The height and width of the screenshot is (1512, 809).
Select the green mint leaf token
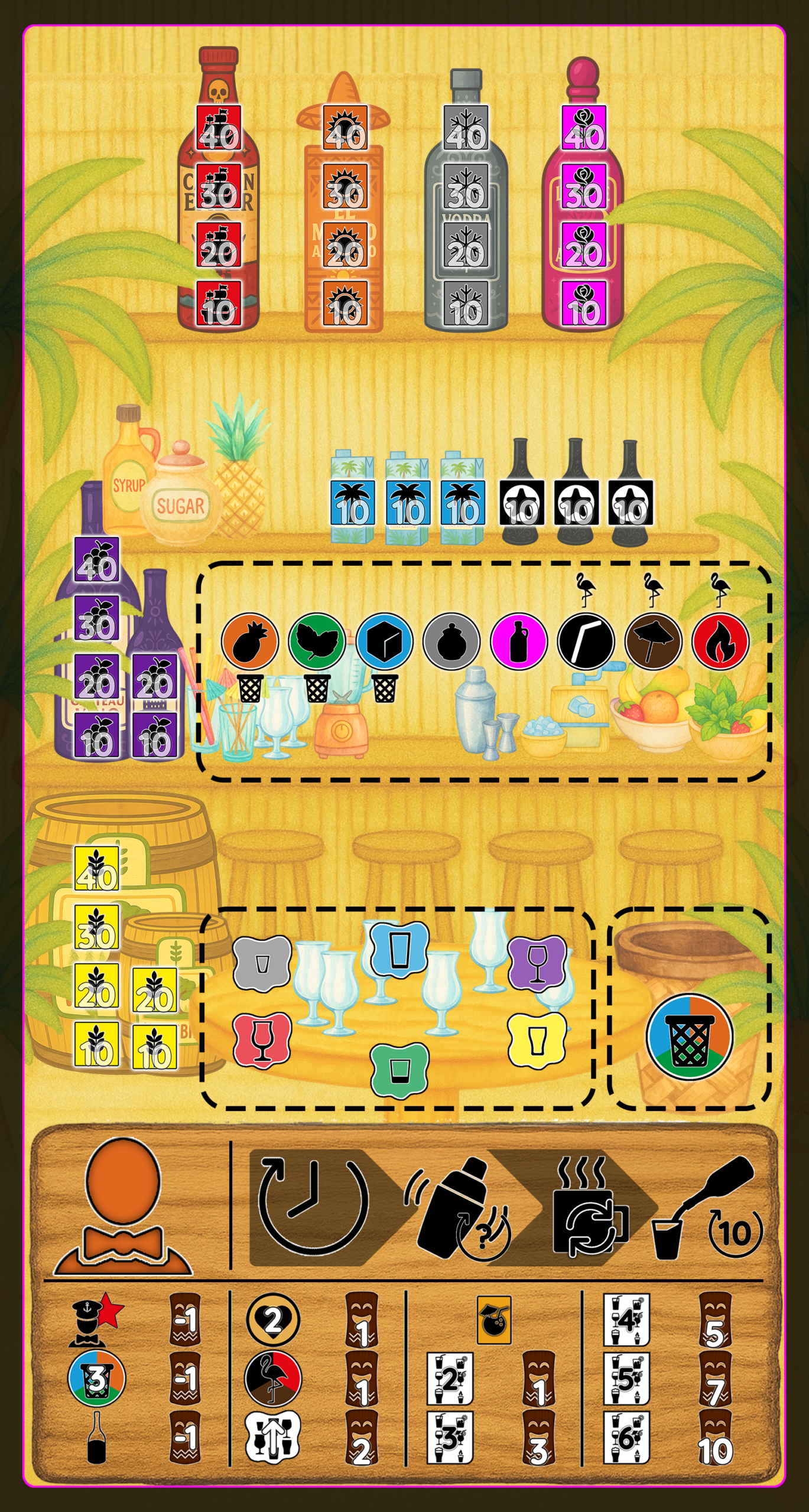317,641
